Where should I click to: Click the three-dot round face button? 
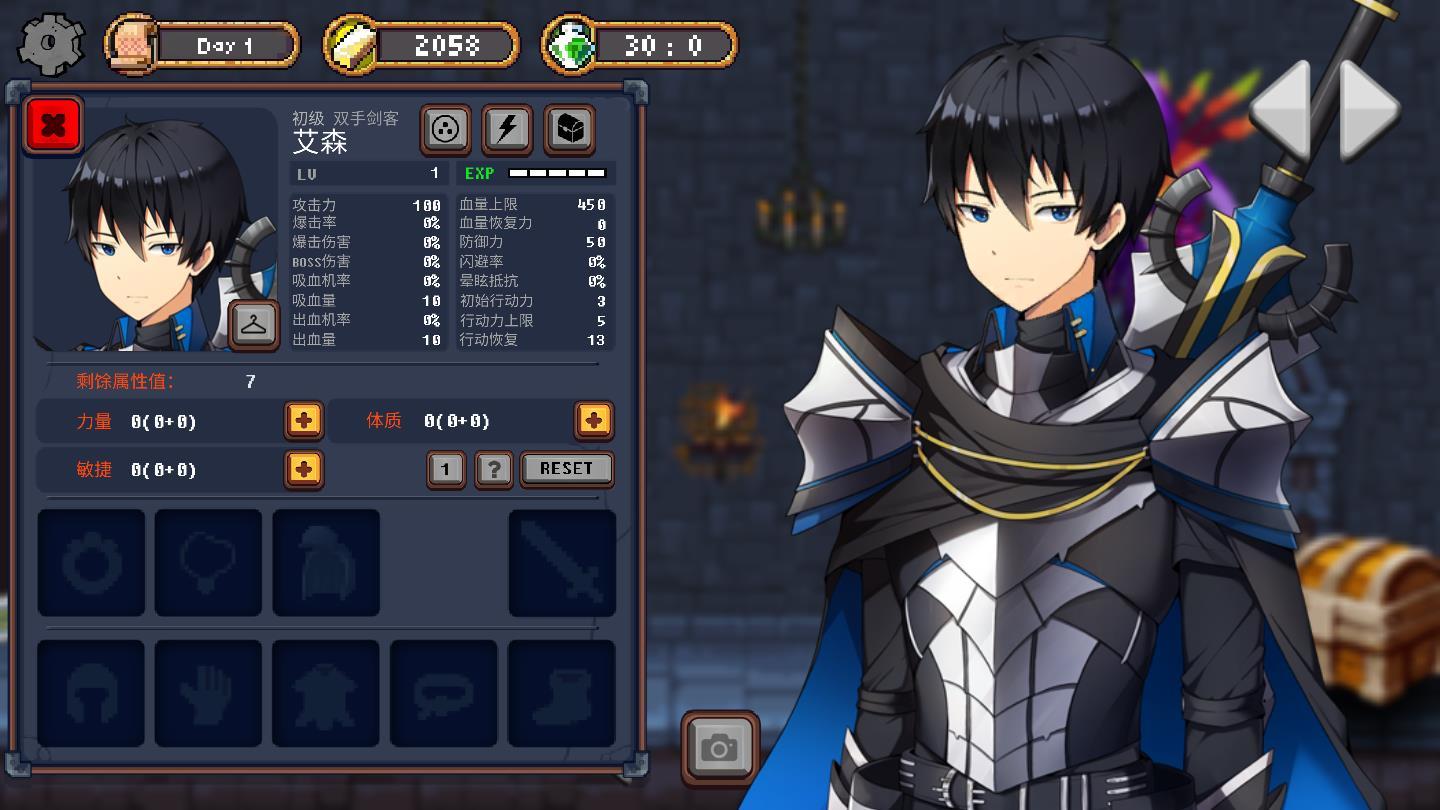click(445, 129)
